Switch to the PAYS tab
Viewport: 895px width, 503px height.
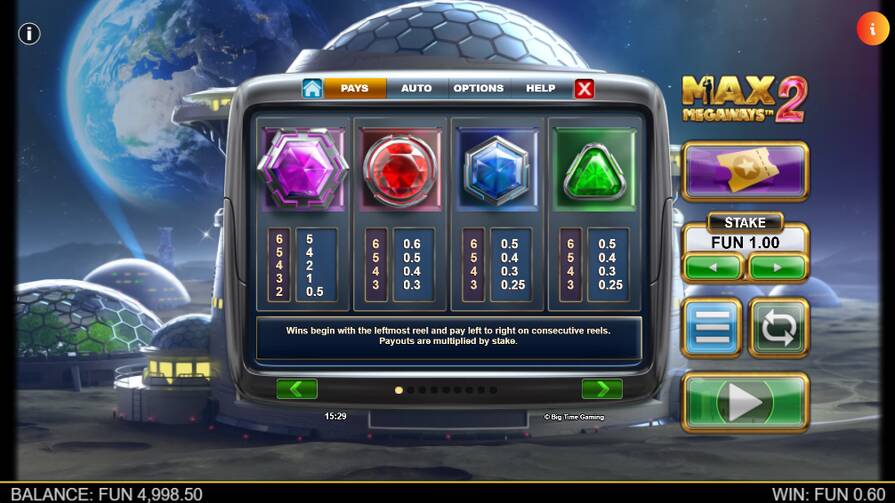[x=355, y=88]
